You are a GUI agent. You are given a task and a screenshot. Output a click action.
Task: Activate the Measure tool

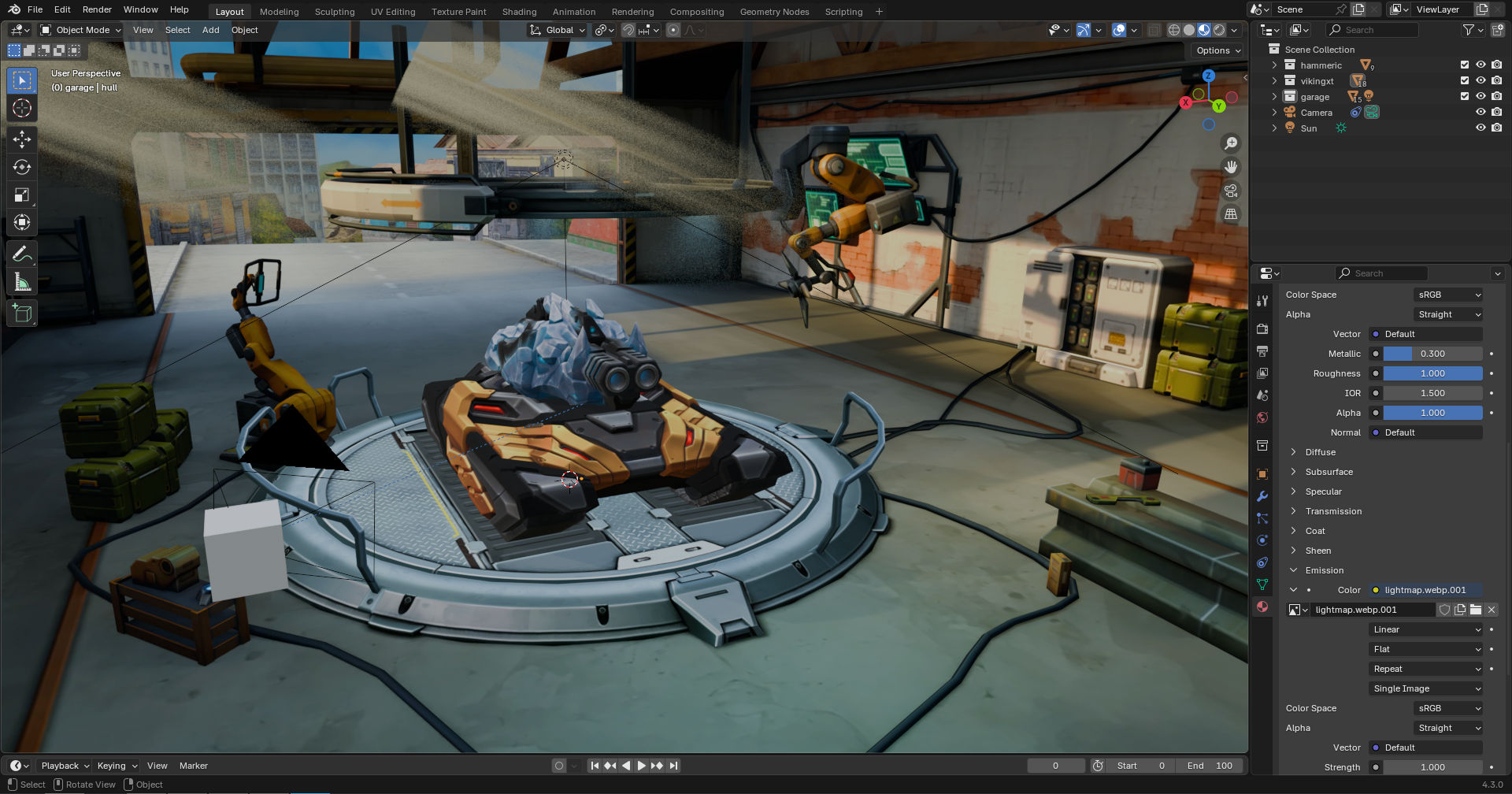point(22,282)
